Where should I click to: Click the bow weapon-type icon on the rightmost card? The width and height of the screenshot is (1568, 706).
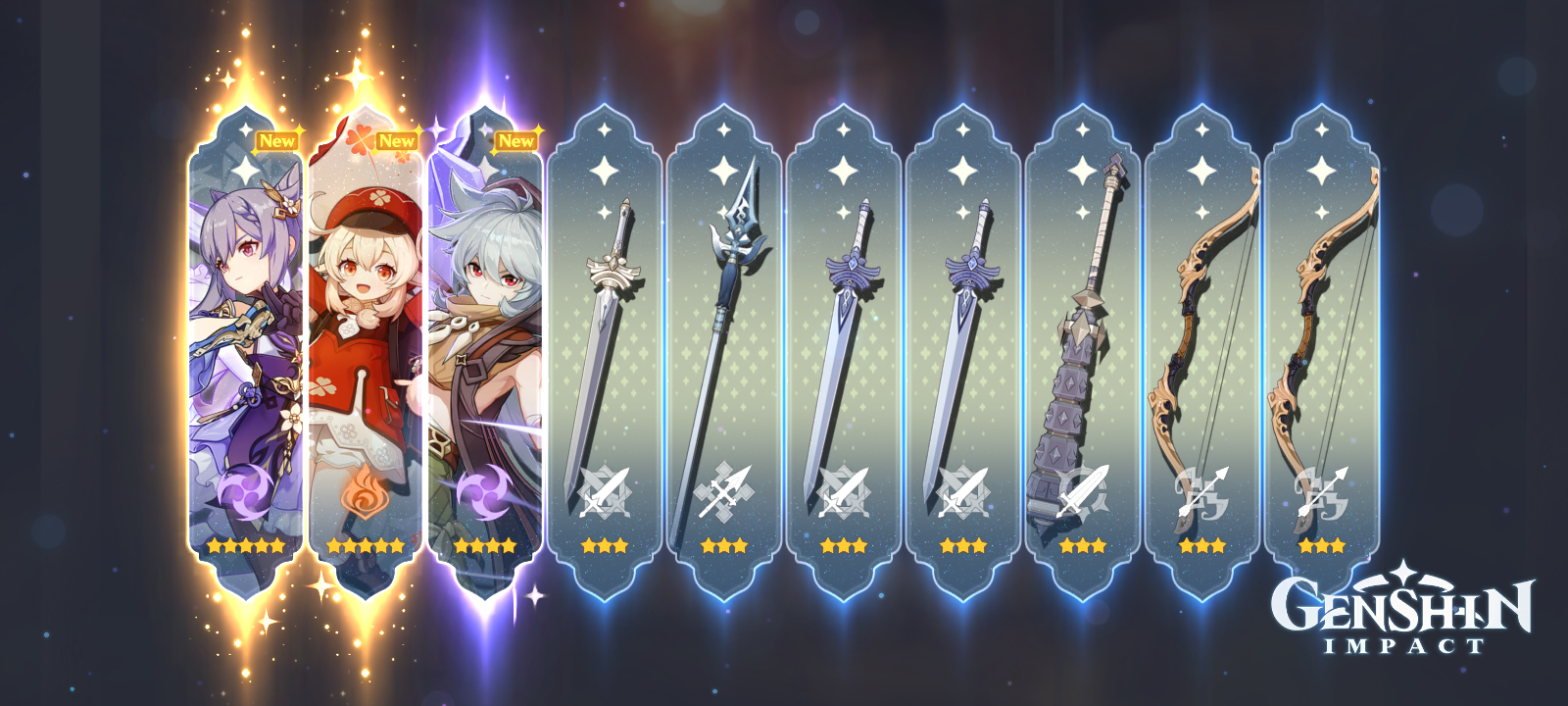(x=1322, y=490)
